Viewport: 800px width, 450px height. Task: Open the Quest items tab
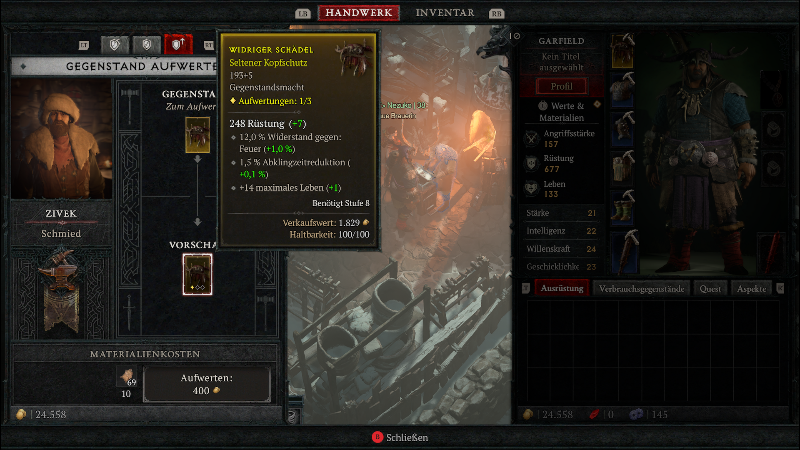[710, 288]
